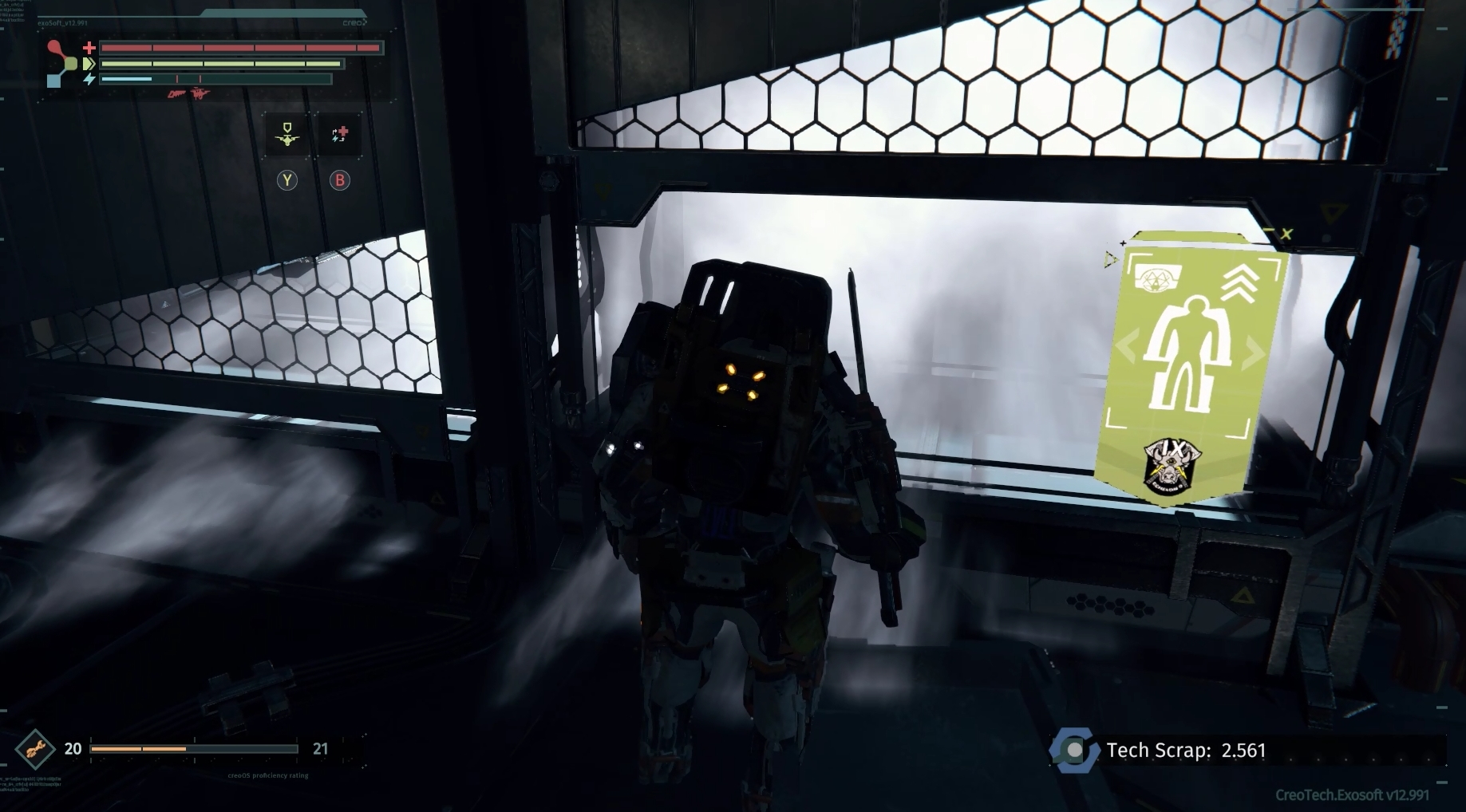Click the CREO helmet badge on the banner
The width and height of the screenshot is (1466, 812).
coord(1157,277)
